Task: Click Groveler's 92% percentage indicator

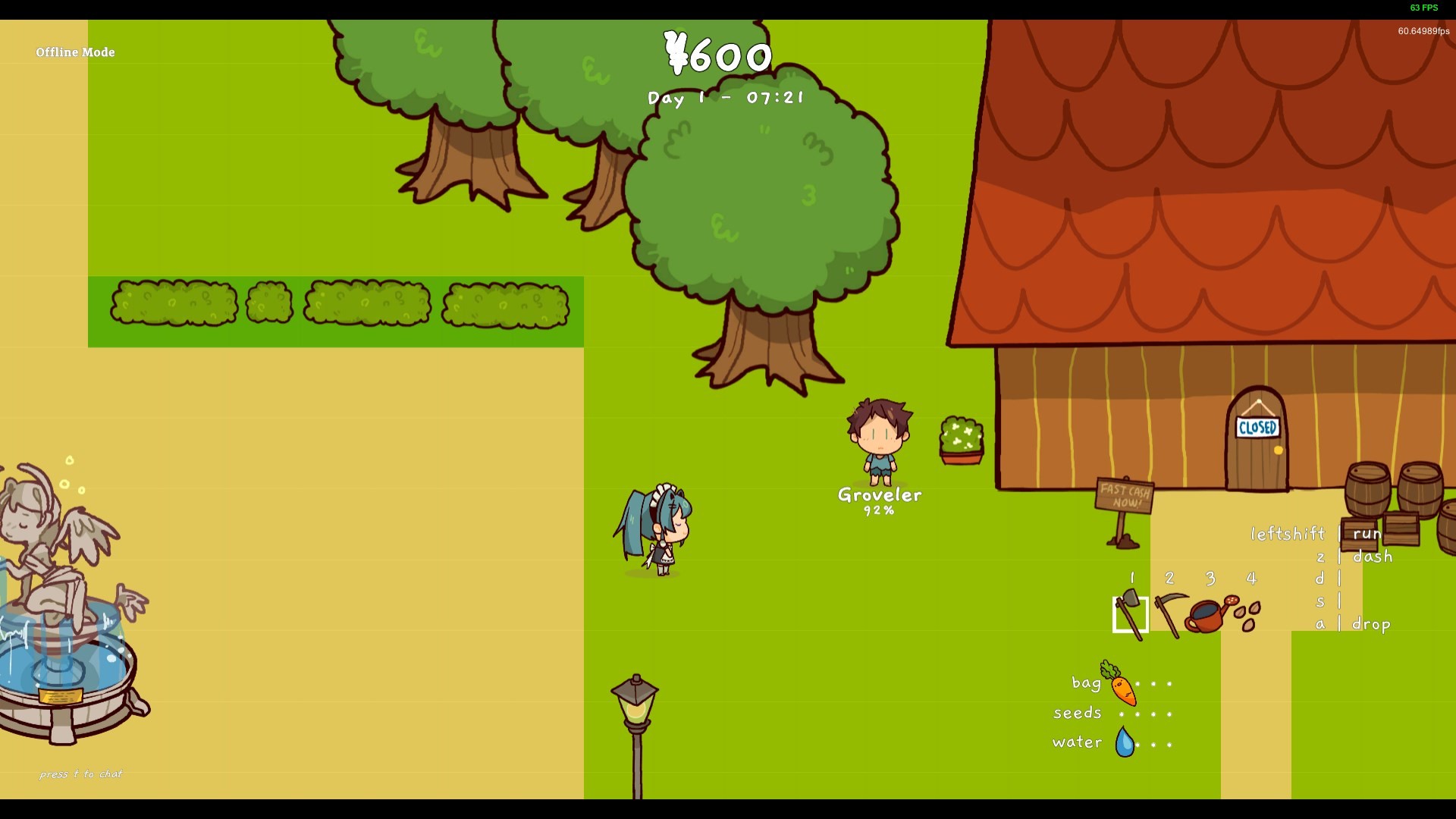Action: [878, 510]
